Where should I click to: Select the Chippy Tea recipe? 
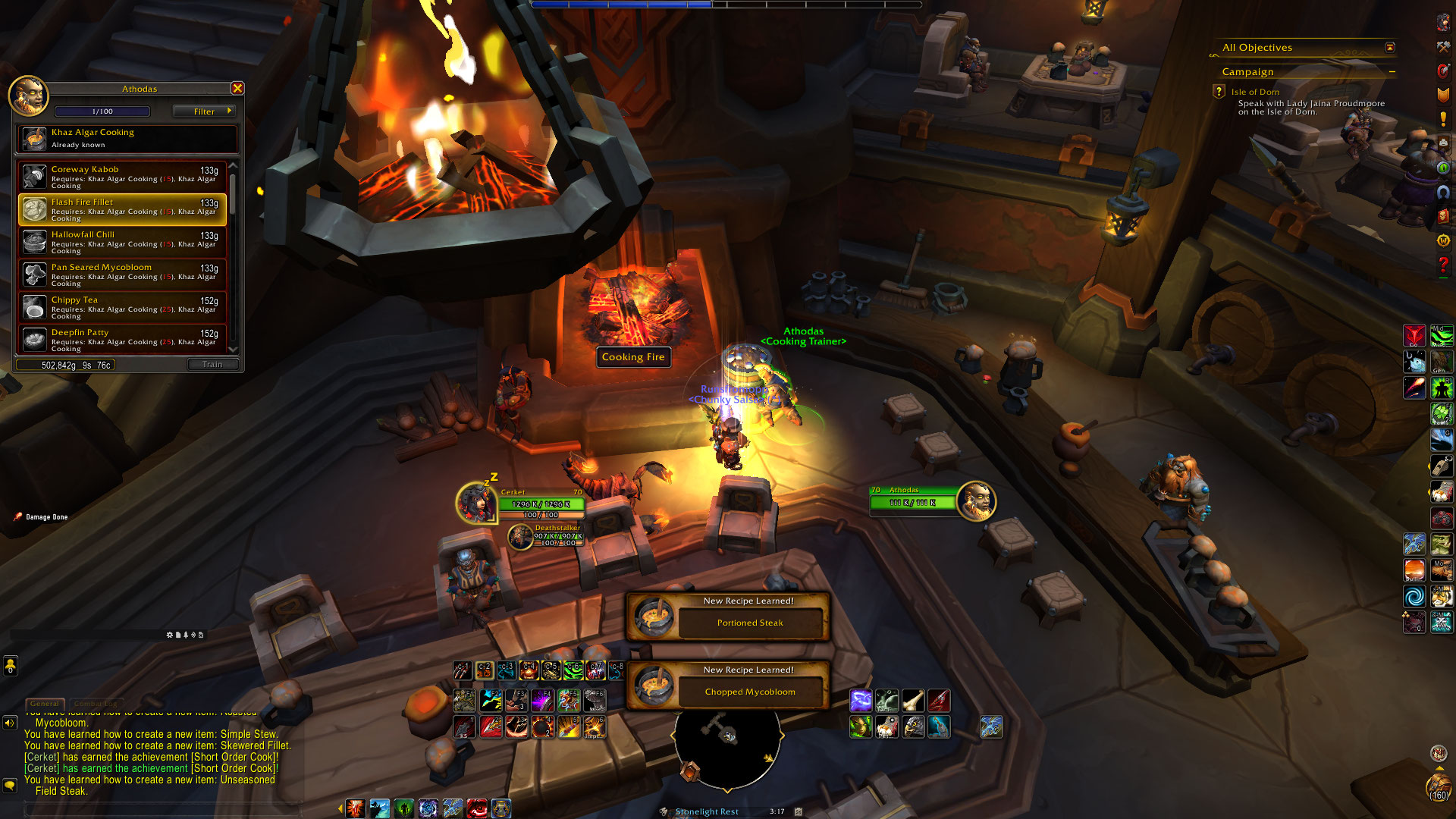pos(122,307)
